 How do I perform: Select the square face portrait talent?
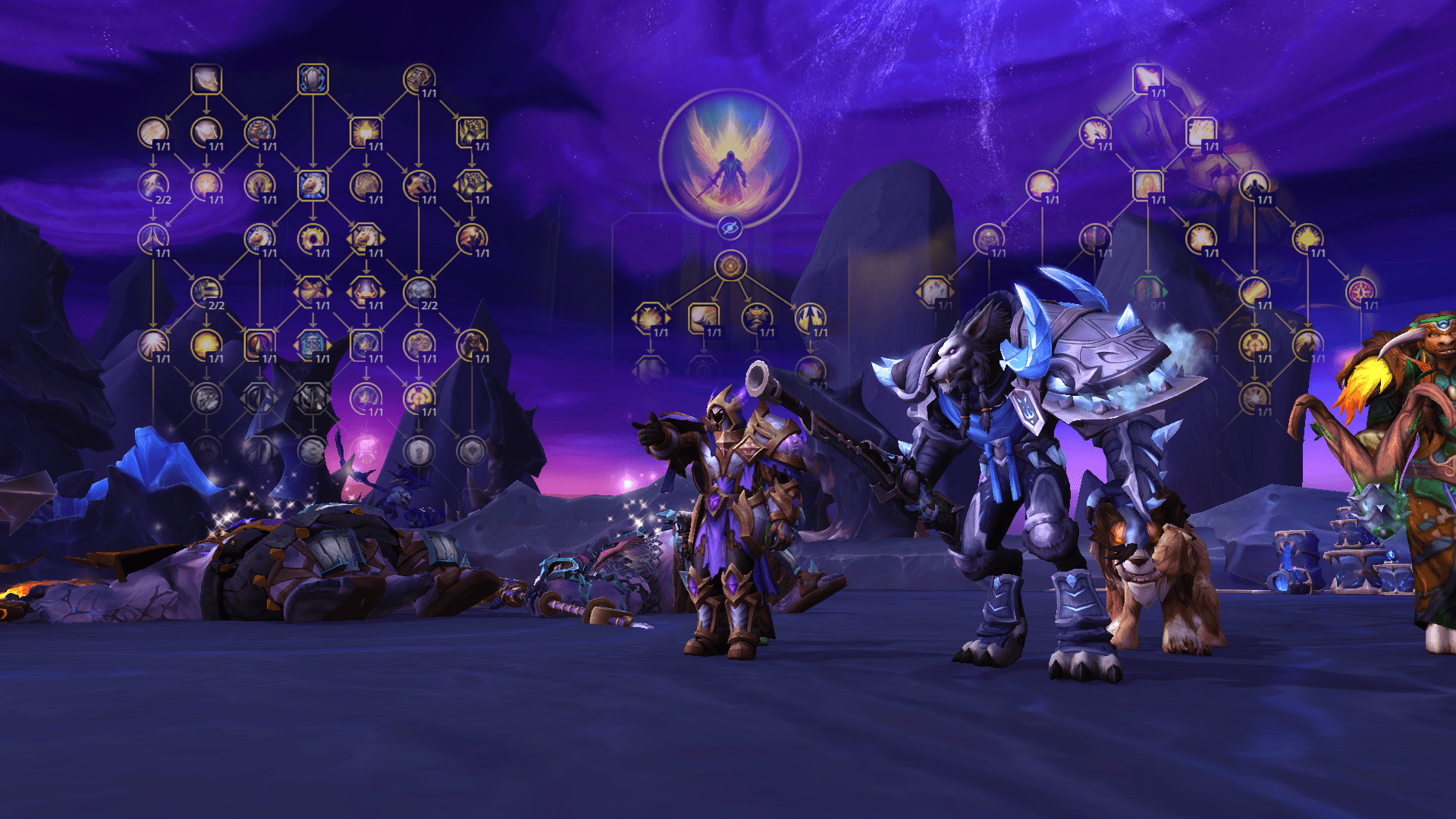coord(1147,185)
